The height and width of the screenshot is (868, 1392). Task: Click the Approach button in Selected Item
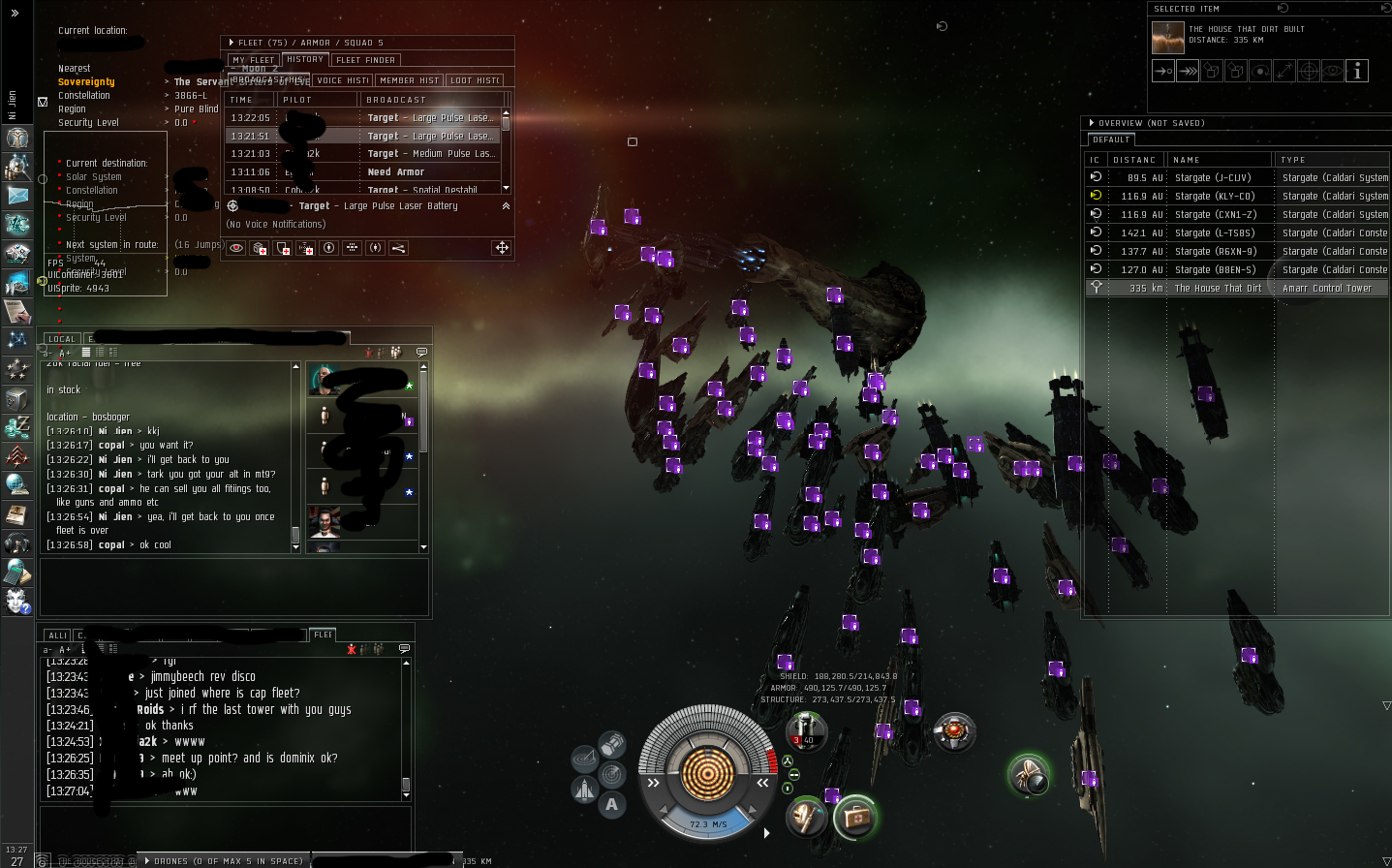(x=1163, y=71)
